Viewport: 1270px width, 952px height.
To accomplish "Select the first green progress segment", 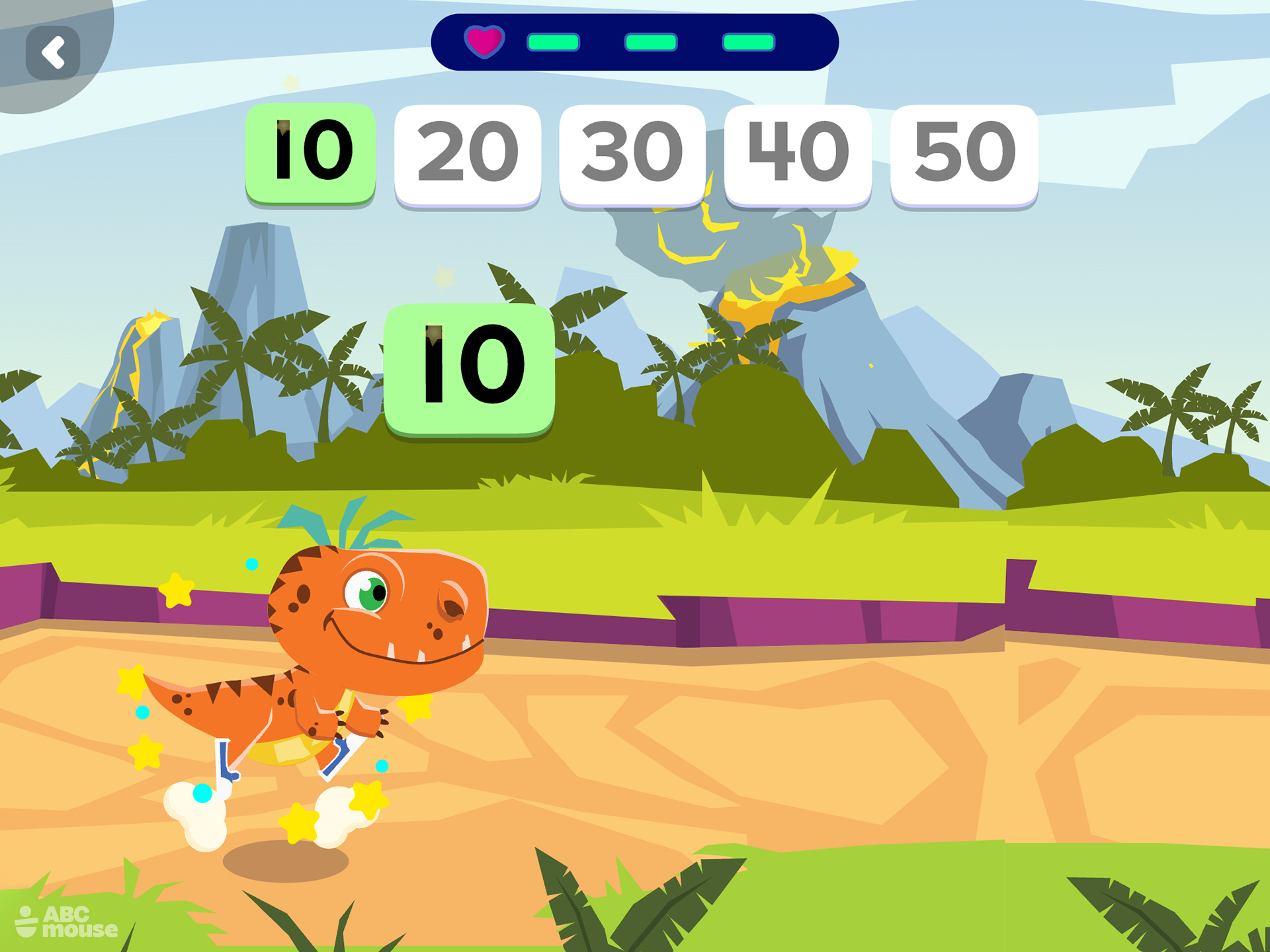I will [x=554, y=44].
